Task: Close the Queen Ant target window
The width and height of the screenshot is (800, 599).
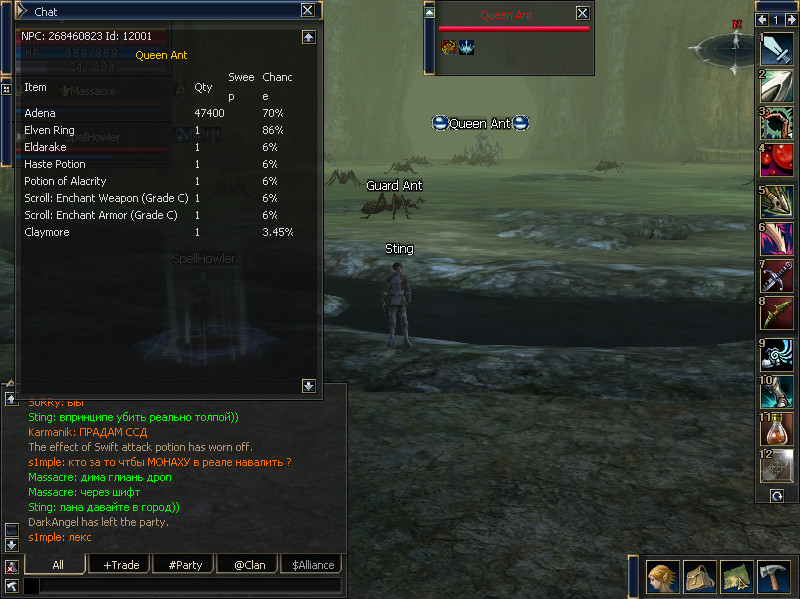Action: click(x=582, y=13)
